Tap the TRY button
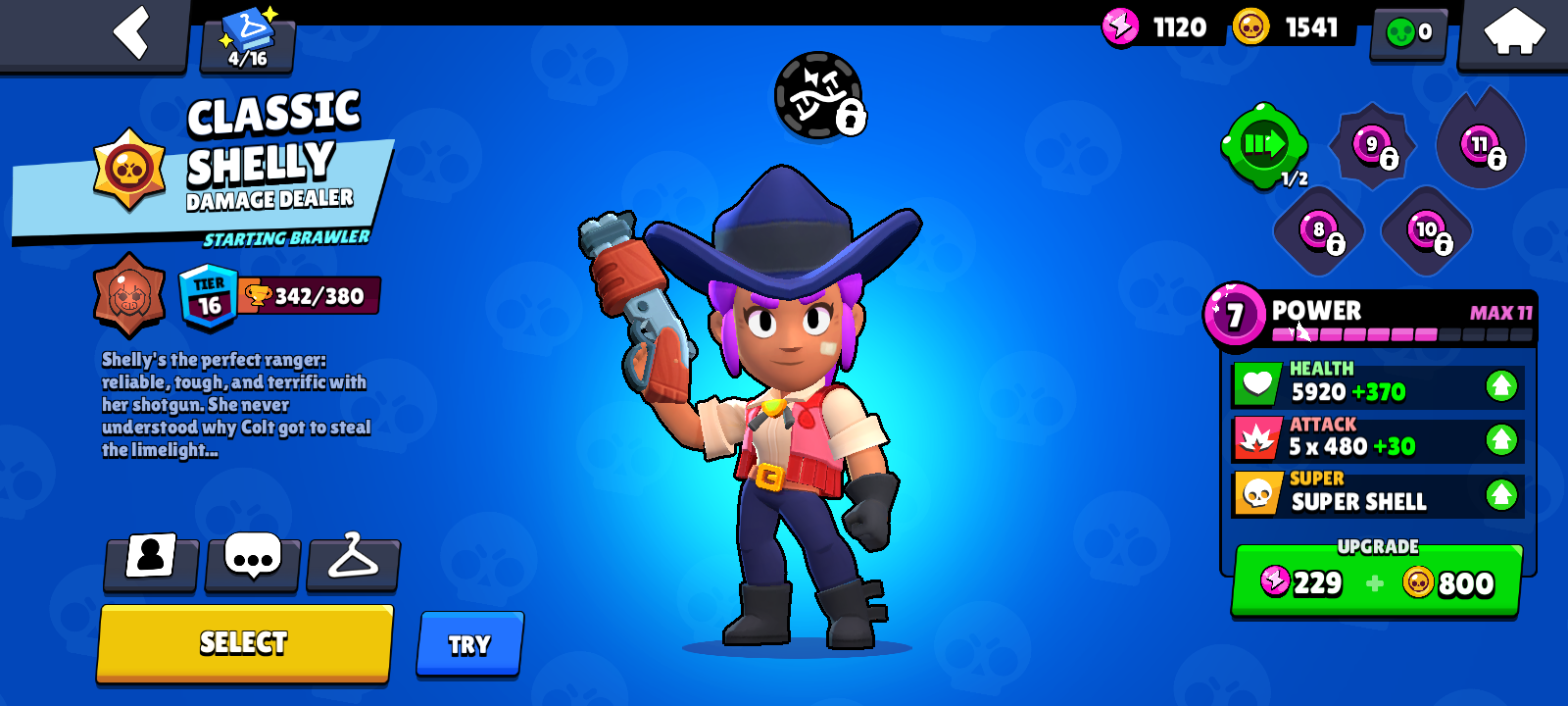Viewport: 1568px width, 706px height. point(469,643)
